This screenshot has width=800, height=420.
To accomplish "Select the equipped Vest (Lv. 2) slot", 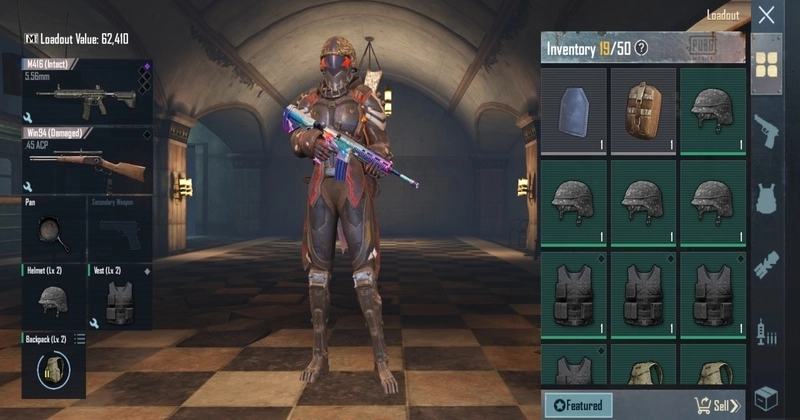I will (120, 297).
